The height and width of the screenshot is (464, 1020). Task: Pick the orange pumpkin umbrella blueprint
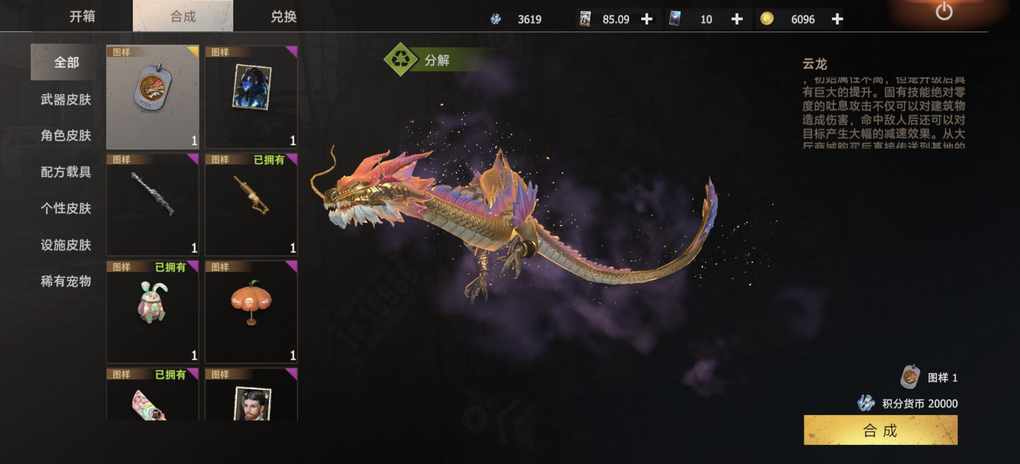coord(251,312)
